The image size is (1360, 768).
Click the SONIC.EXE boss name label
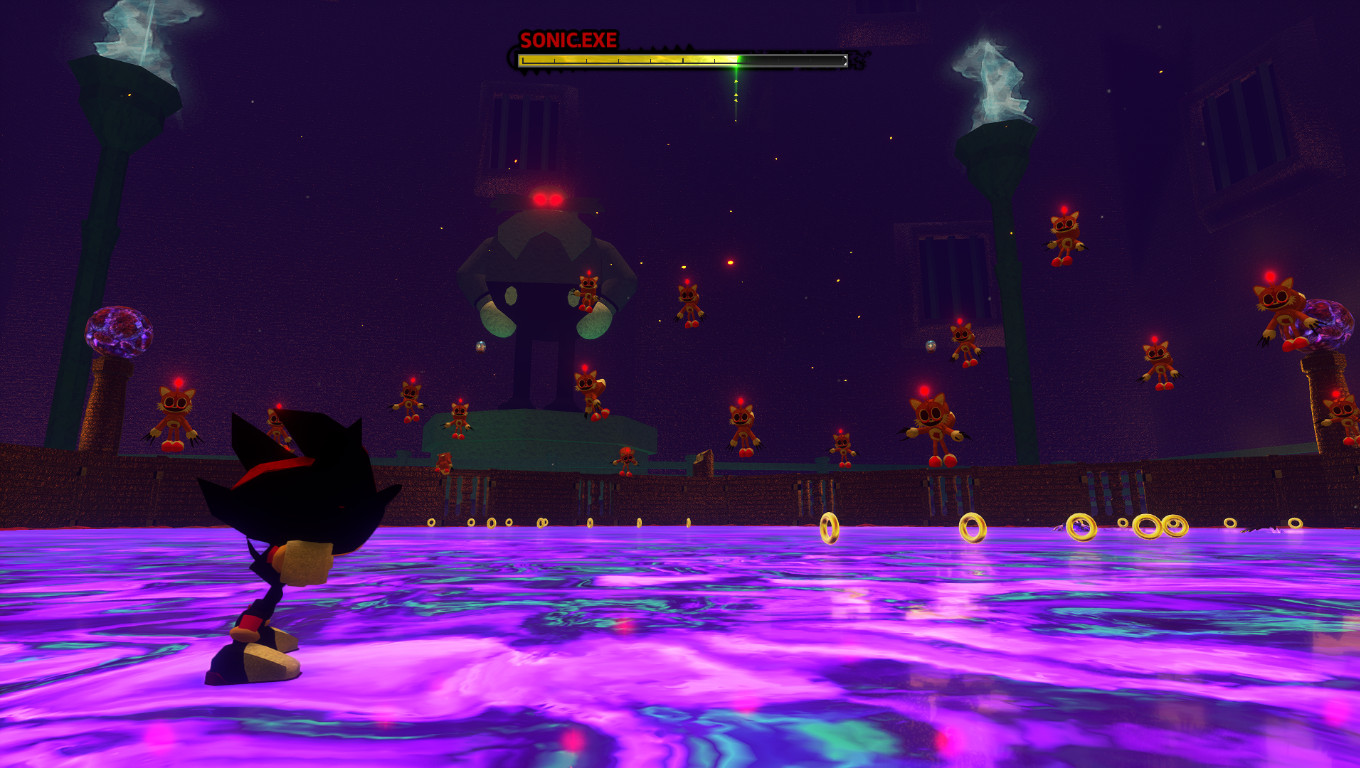(x=568, y=41)
